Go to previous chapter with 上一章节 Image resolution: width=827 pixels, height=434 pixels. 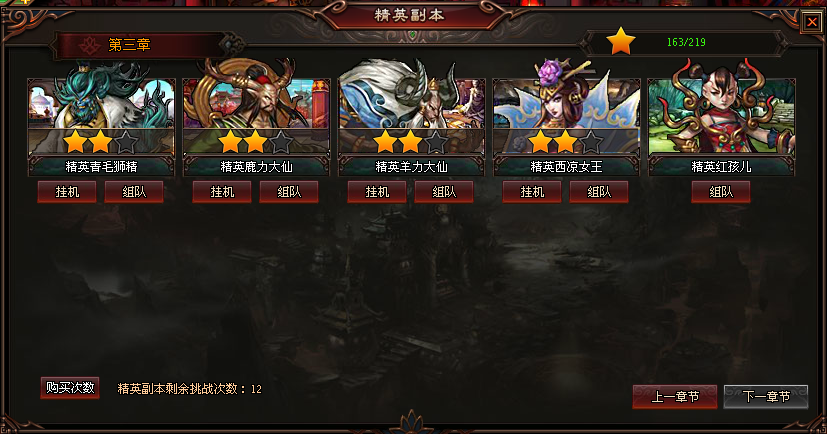click(x=674, y=397)
